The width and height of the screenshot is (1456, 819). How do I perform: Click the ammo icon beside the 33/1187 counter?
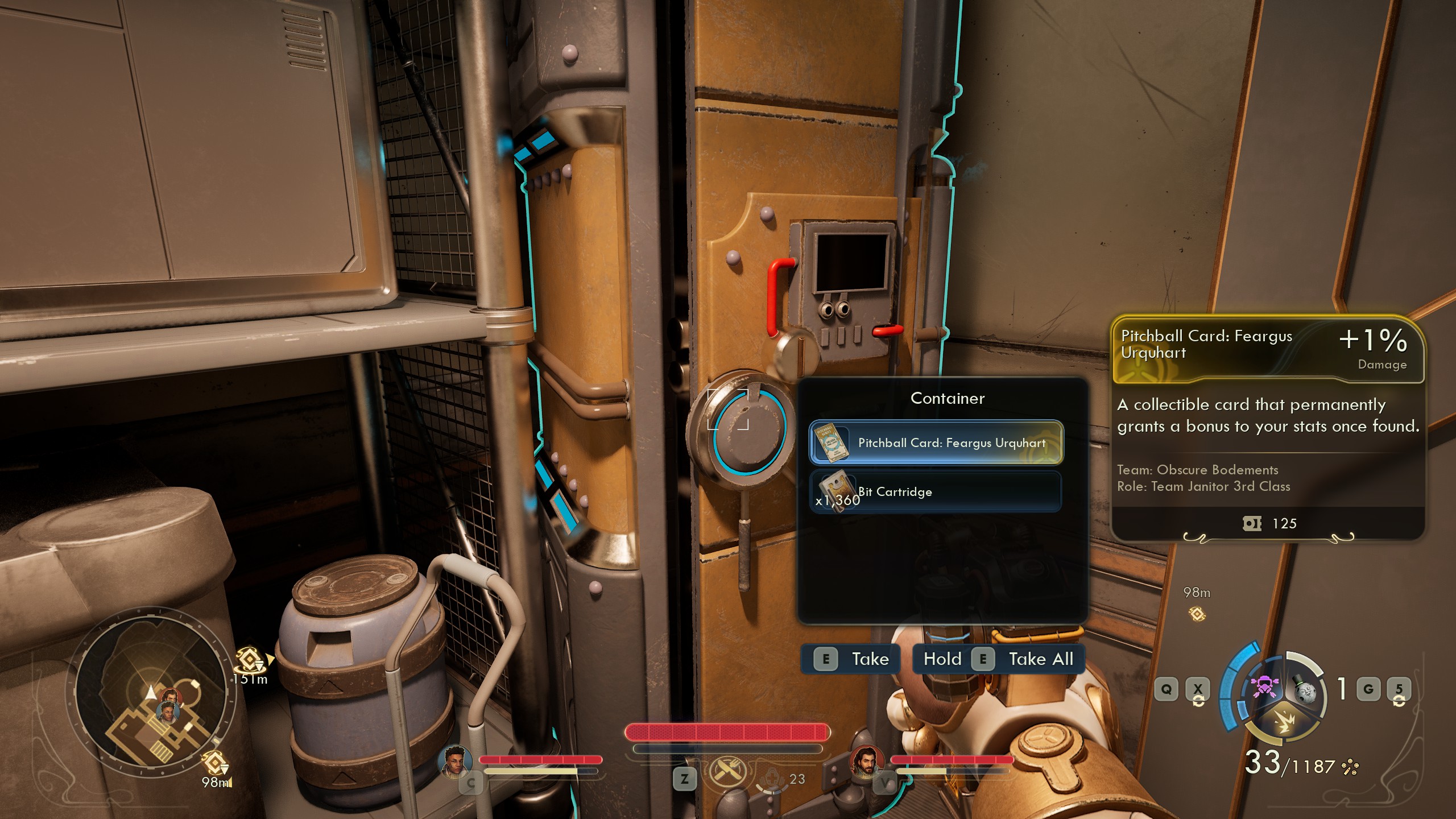[1351, 766]
